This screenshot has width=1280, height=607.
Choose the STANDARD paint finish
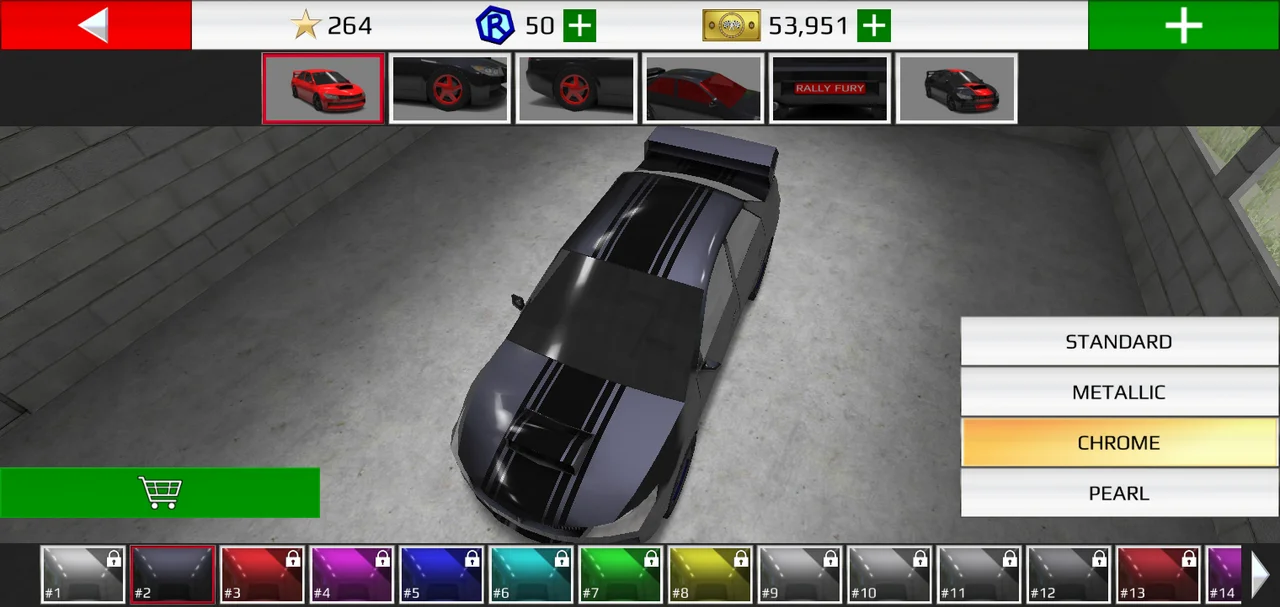1119,342
